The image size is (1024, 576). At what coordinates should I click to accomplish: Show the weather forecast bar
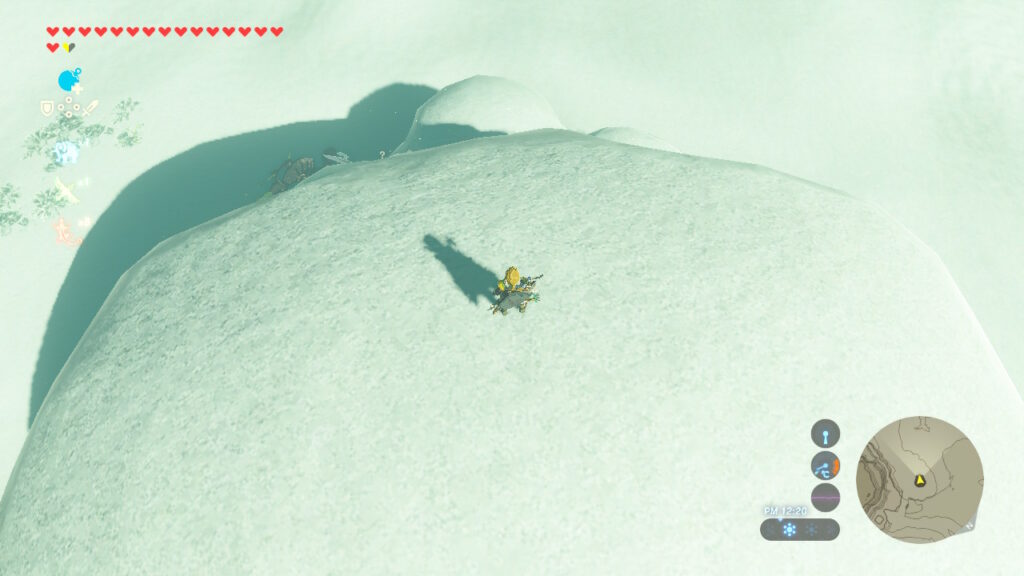(x=800, y=529)
